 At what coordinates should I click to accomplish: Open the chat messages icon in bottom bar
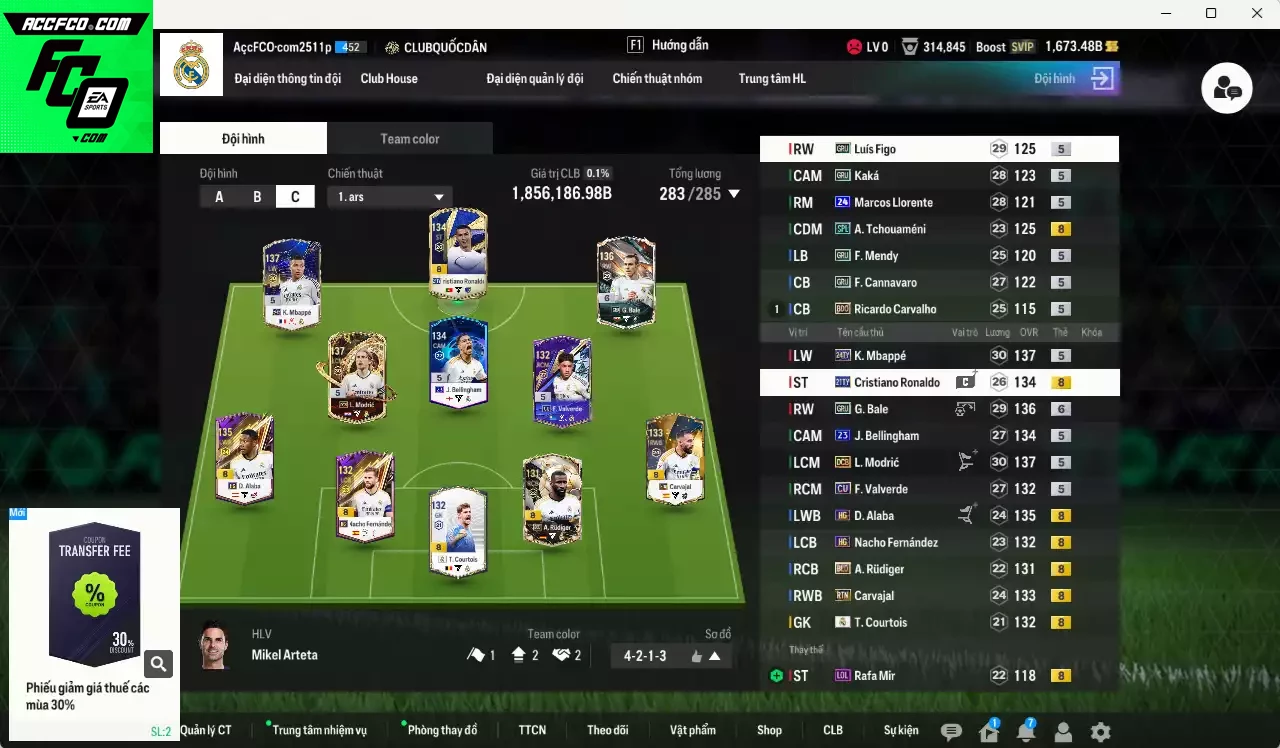coord(951,732)
